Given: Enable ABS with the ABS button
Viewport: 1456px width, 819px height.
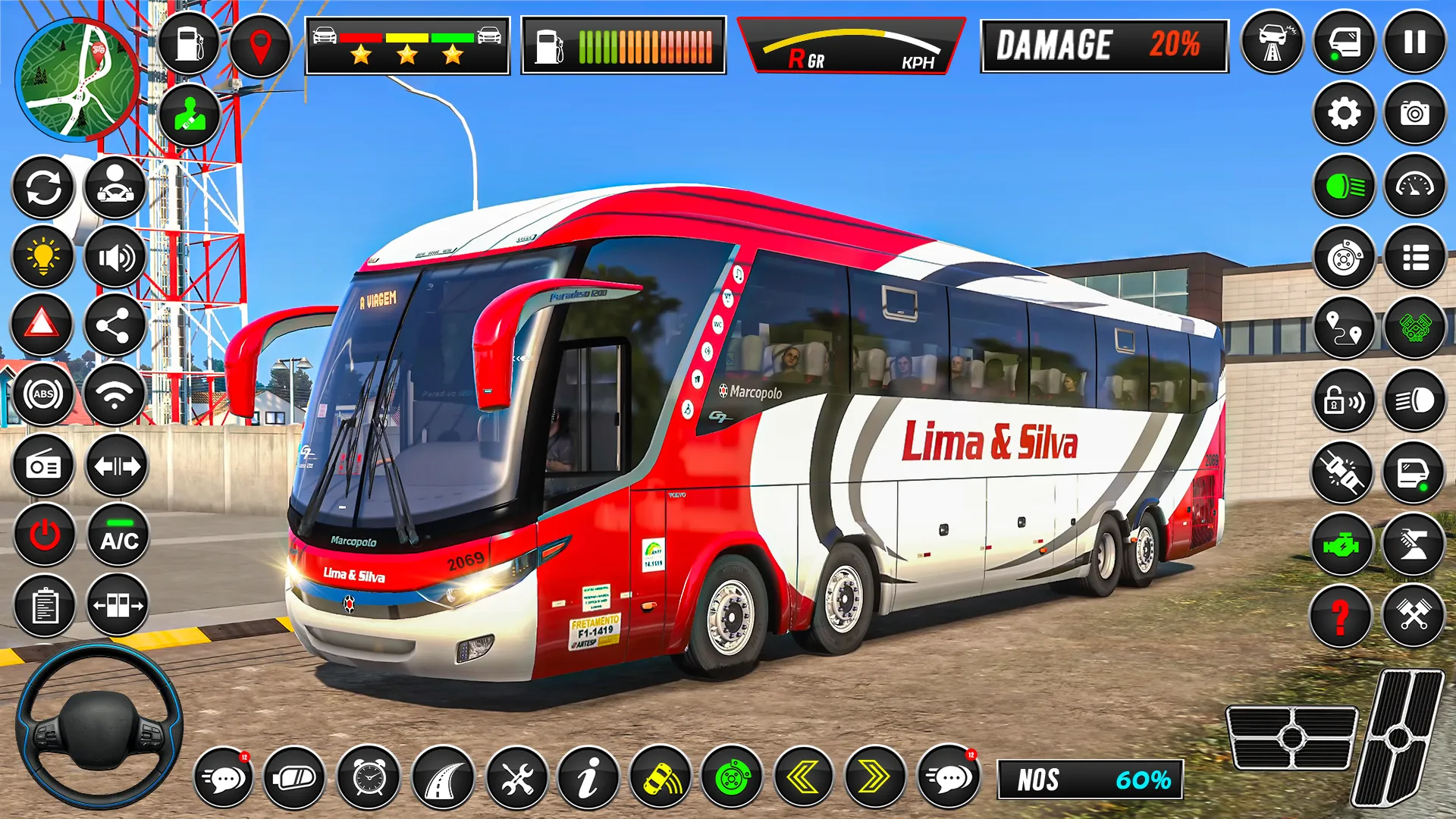Looking at the screenshot, I should [x=43, y=394].
